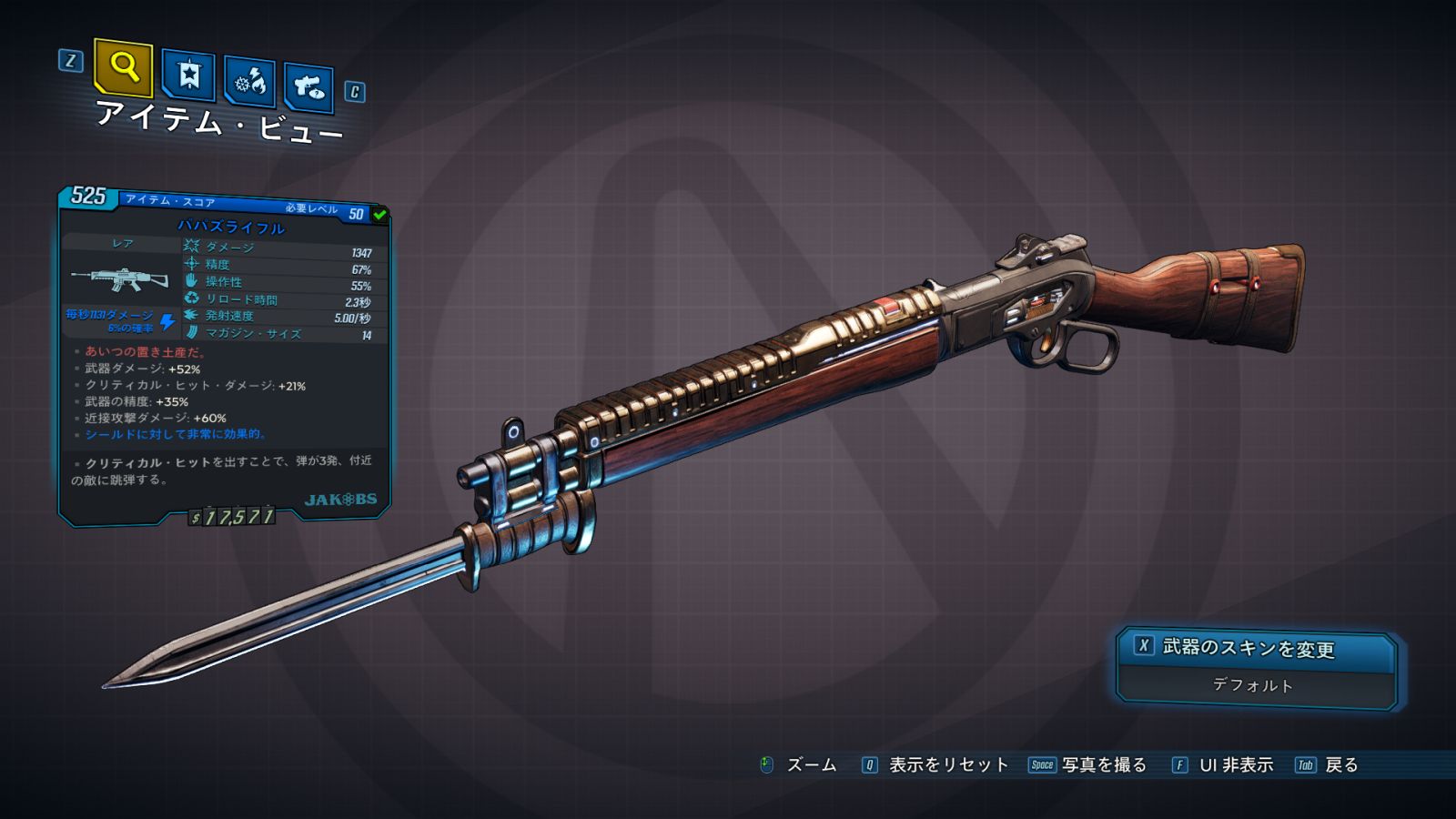Hide the interface with UI 非表示

(x=1235, y=765)
